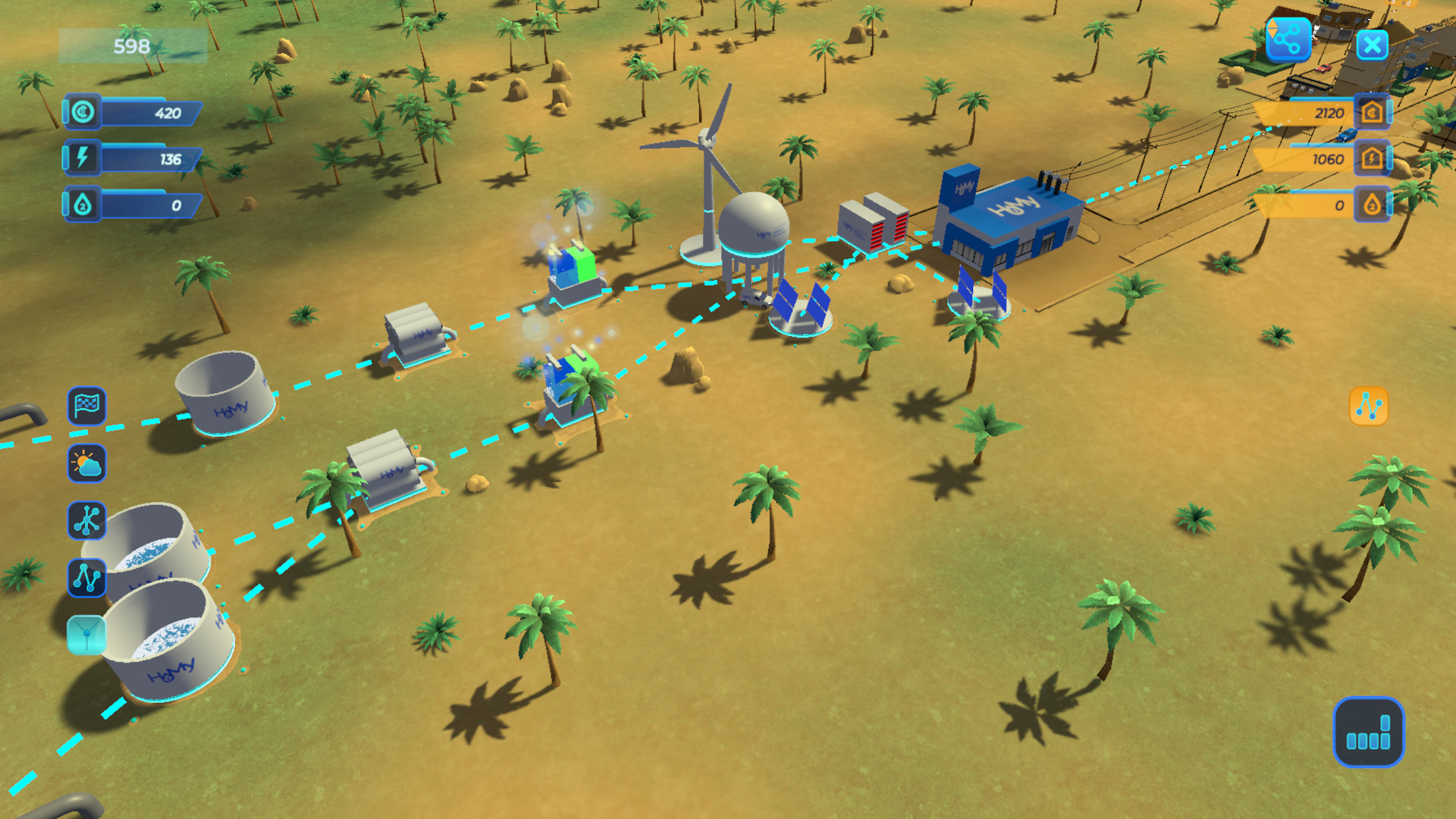Toggle the orange zigzag connections button

coord(1369,406)
